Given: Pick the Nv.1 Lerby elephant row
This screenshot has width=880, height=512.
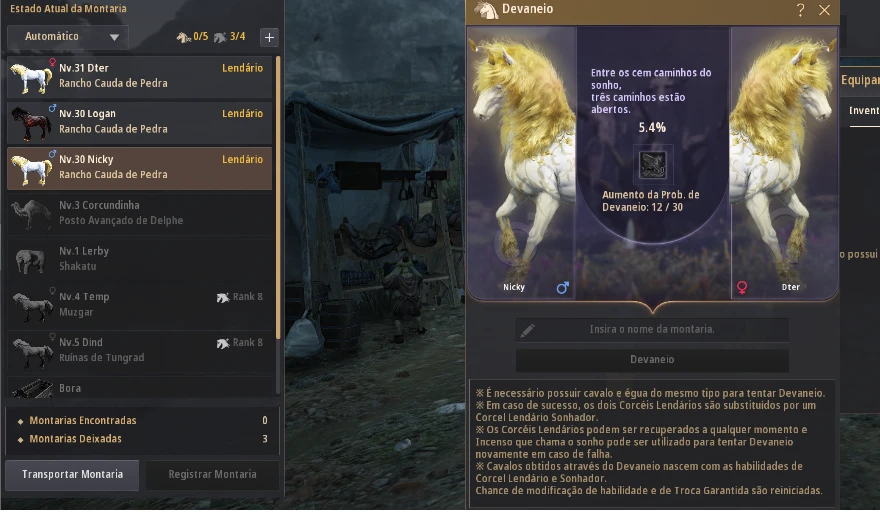Looking at the screenshot, I should click(x=140, y=259).
